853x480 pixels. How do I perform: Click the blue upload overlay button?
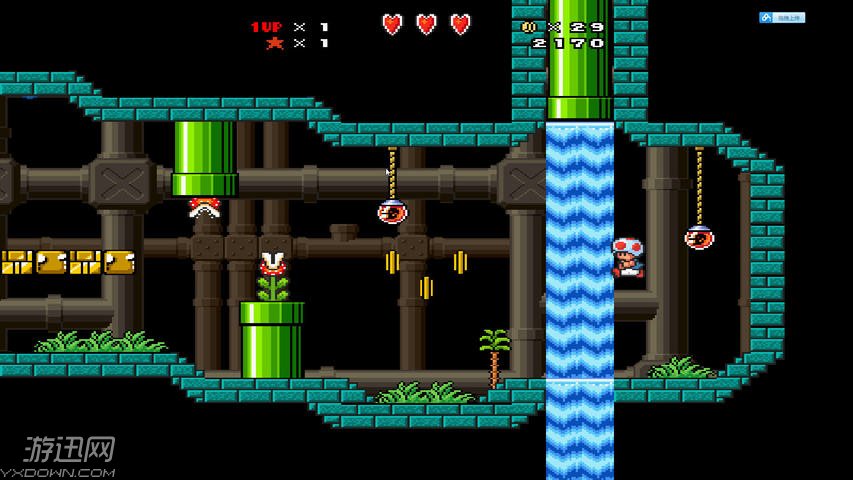782,17
